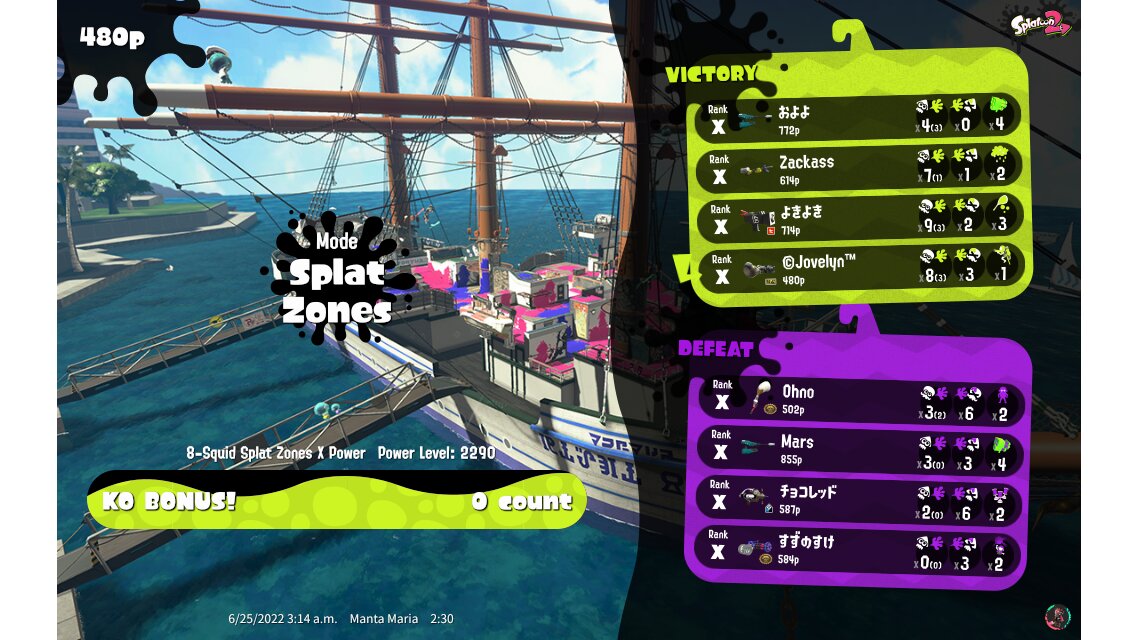Image resolution: width=1138 pixels, height=640 pixels.
Task: Select the Mars player row
Action: [x=860, y=450]
